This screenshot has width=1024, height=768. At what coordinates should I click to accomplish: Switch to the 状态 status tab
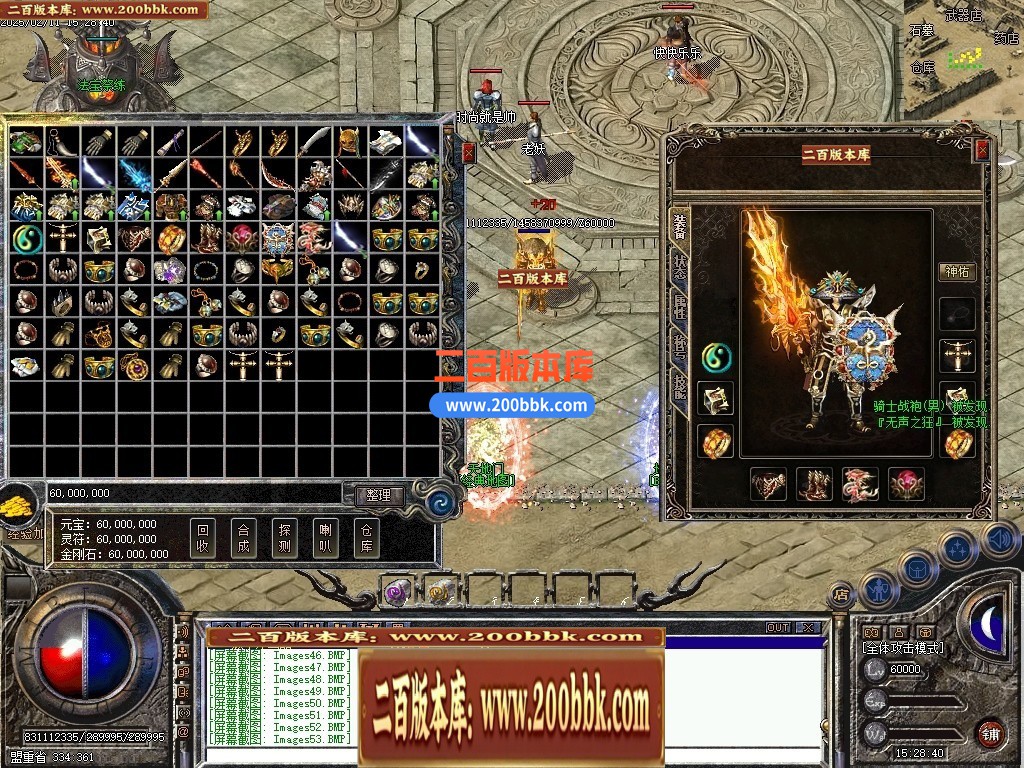(680, 266)
